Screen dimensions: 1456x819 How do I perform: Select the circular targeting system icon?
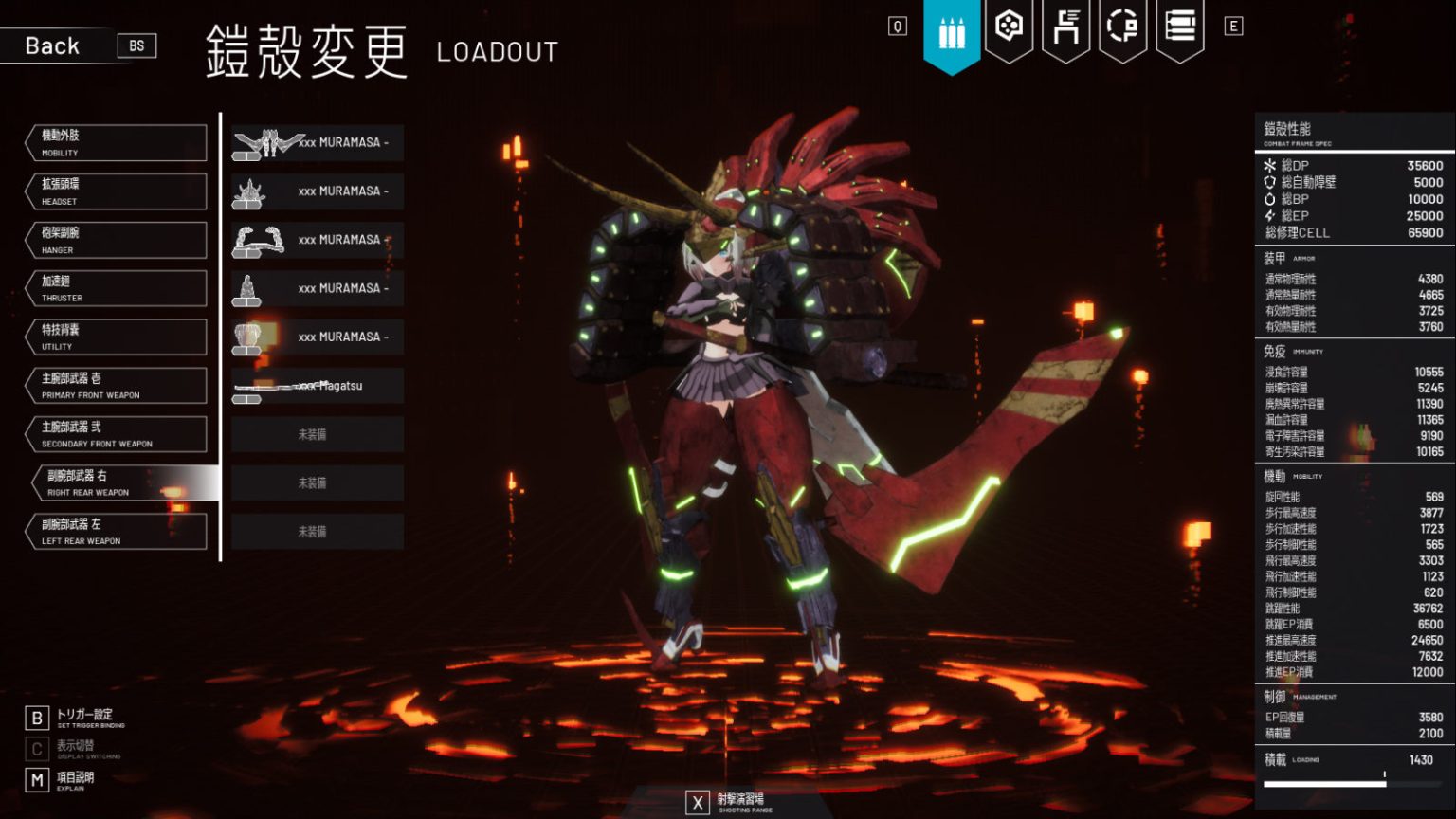click(x=1122, y=28)
